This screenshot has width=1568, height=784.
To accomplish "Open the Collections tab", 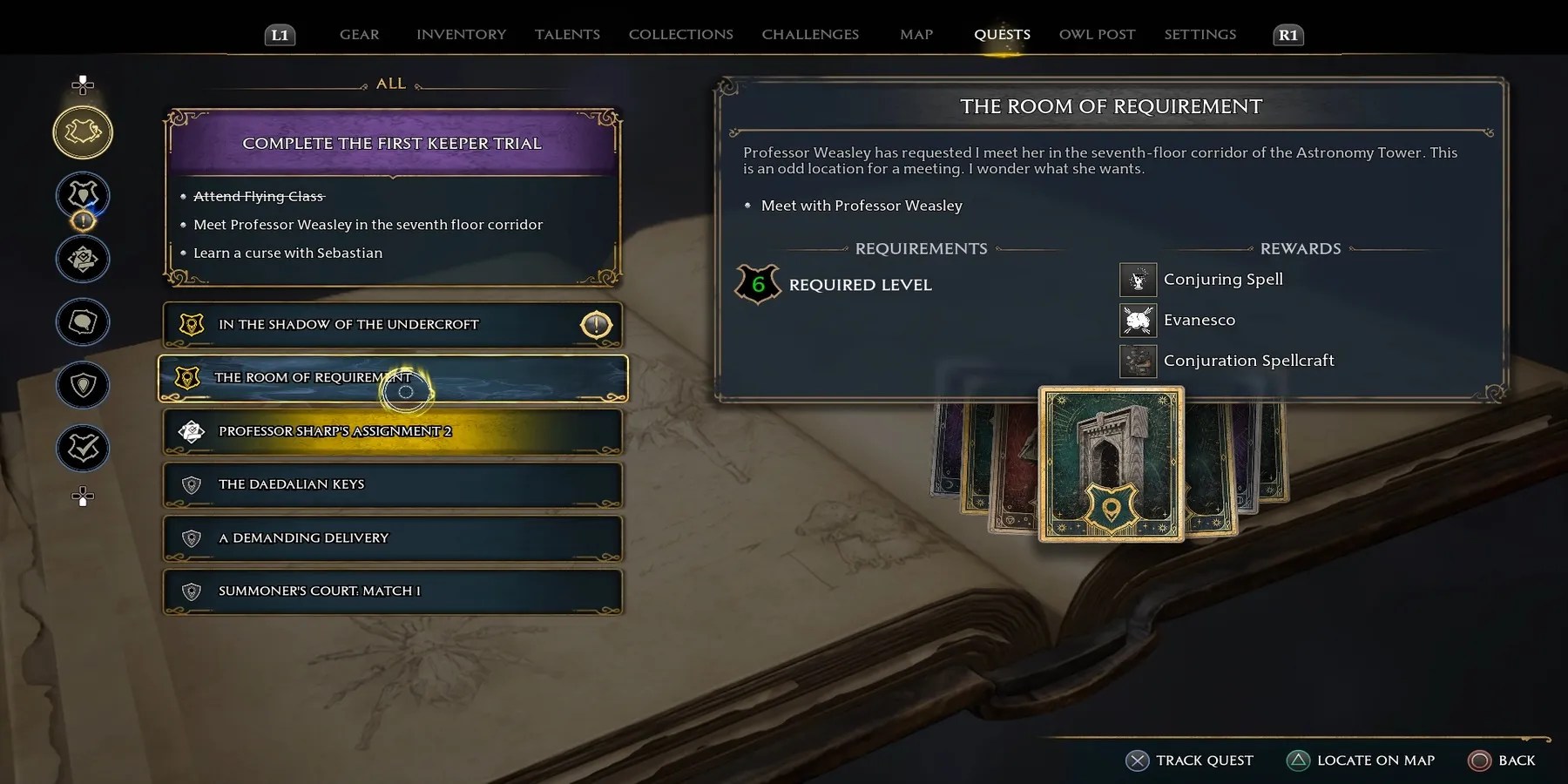I will pos(680,34).
